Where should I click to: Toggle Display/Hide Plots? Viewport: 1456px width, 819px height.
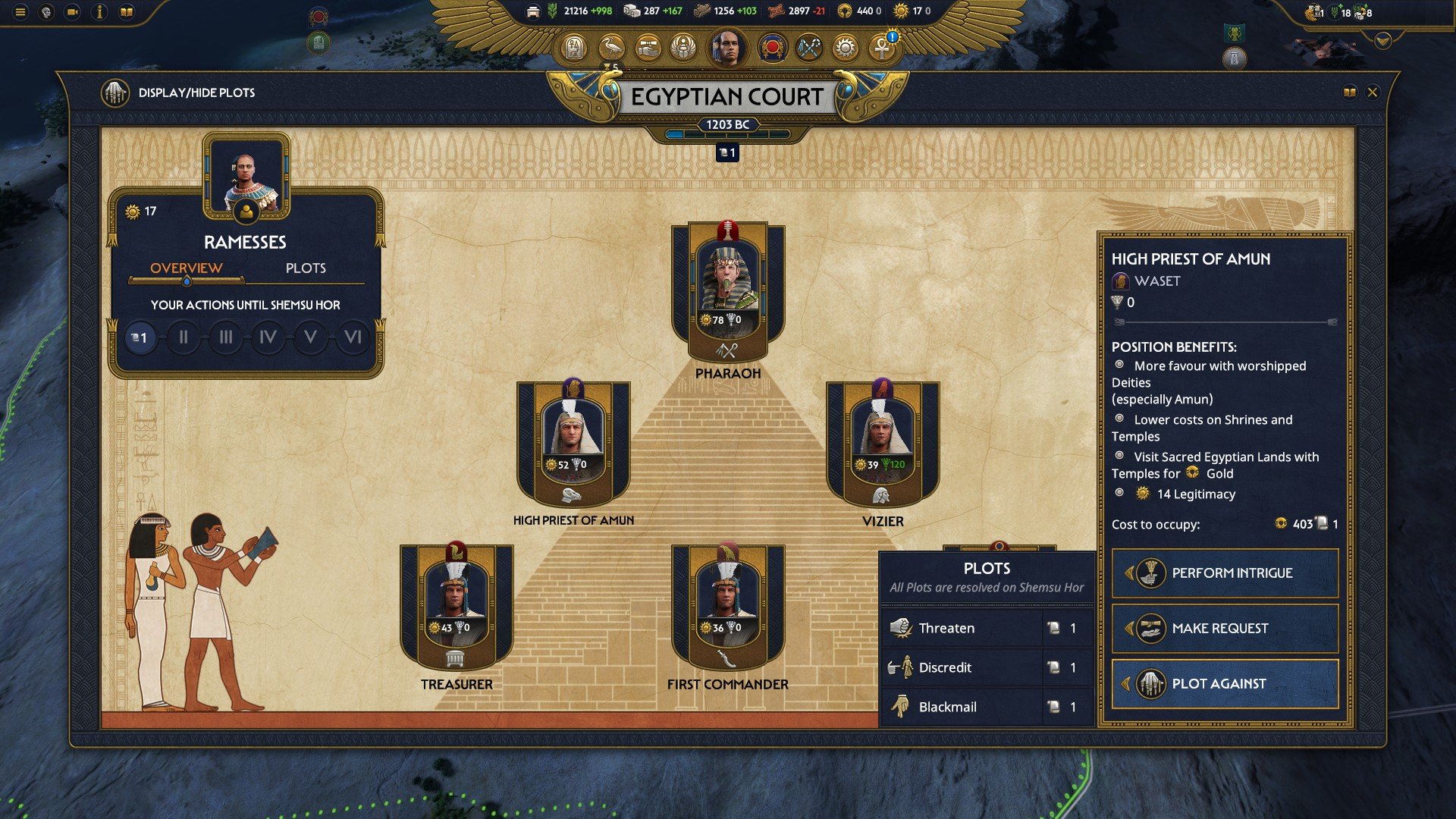(115, 93)
